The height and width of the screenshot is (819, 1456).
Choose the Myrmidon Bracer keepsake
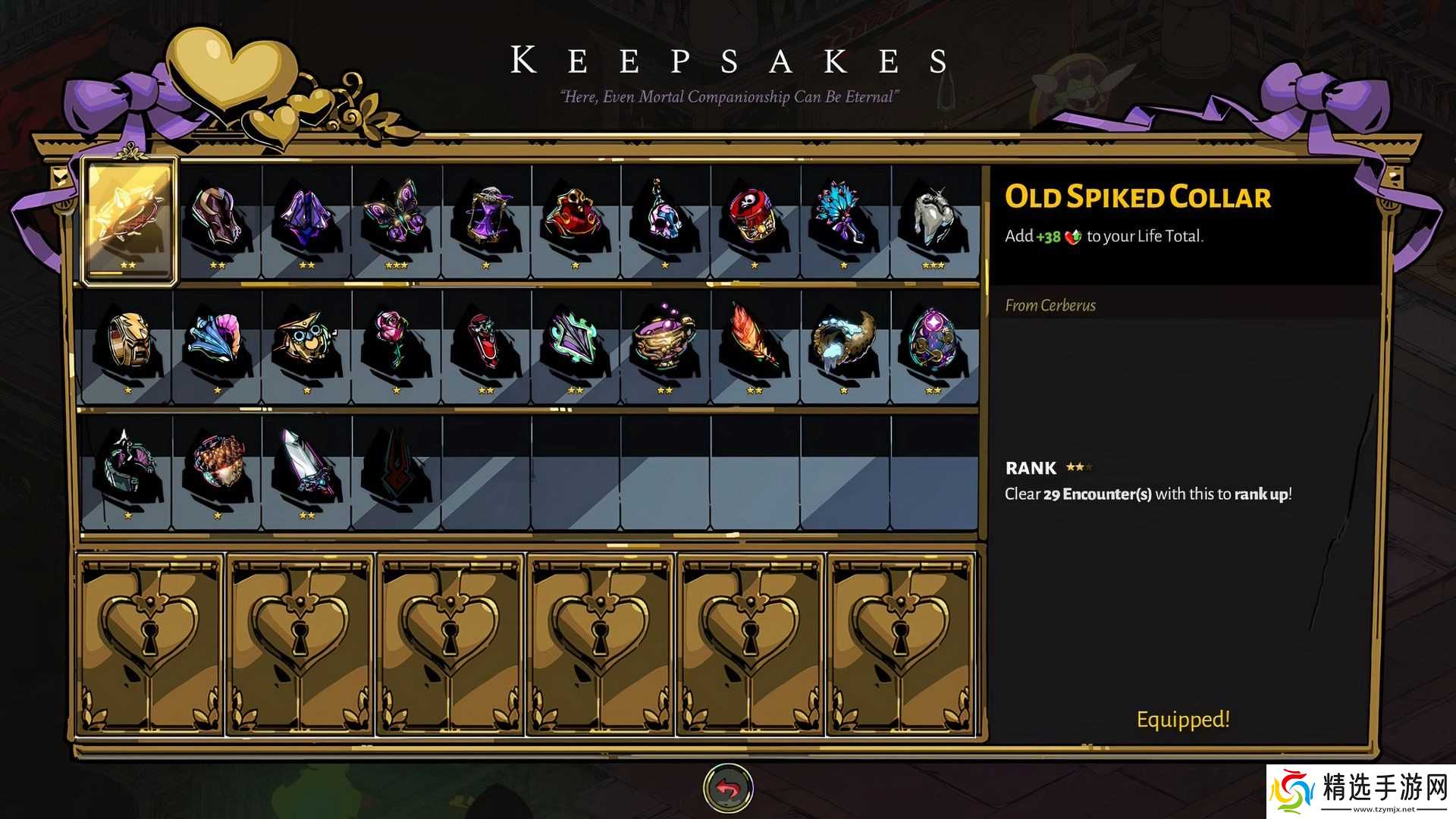pos(217,220)
